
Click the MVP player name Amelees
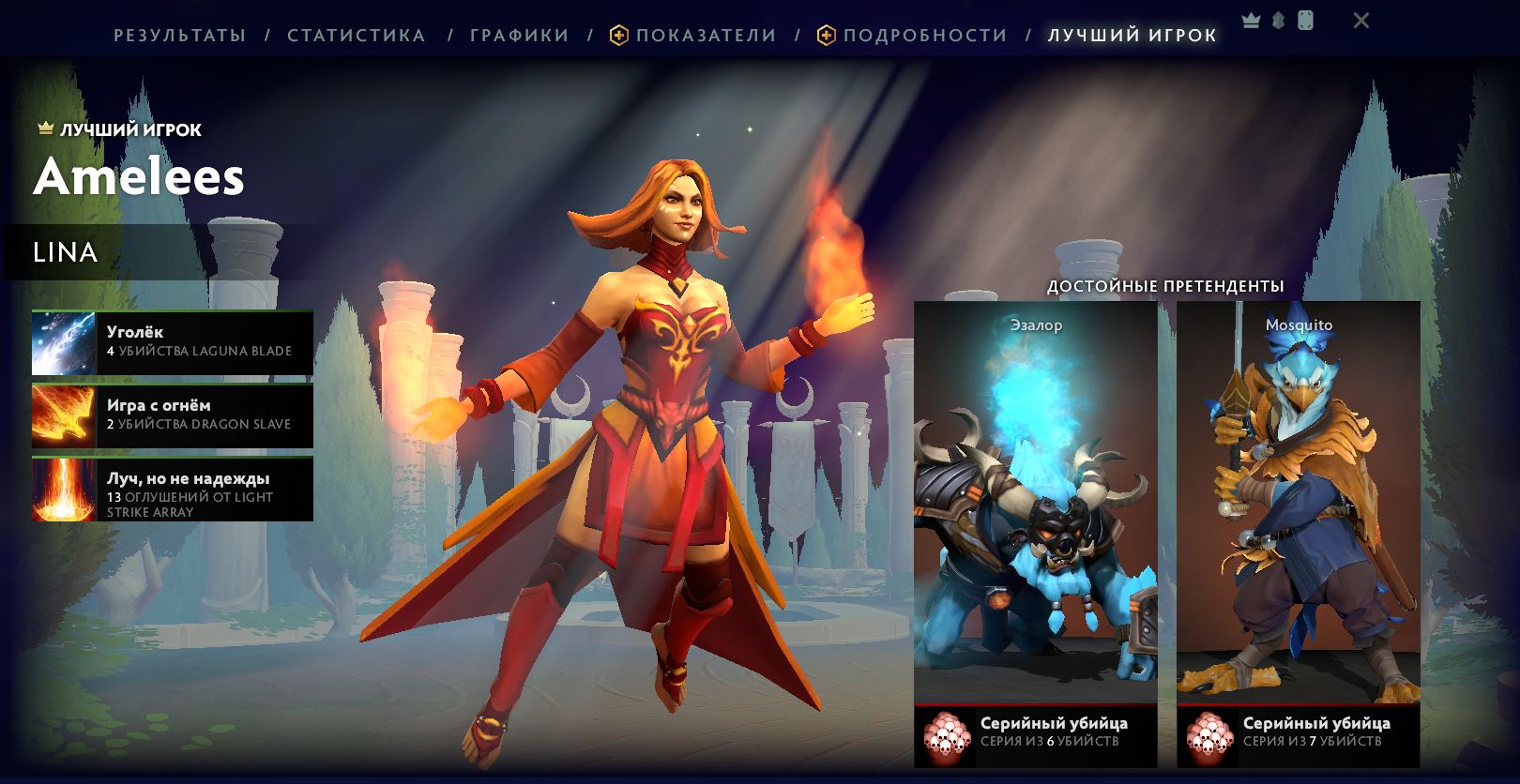139,176
